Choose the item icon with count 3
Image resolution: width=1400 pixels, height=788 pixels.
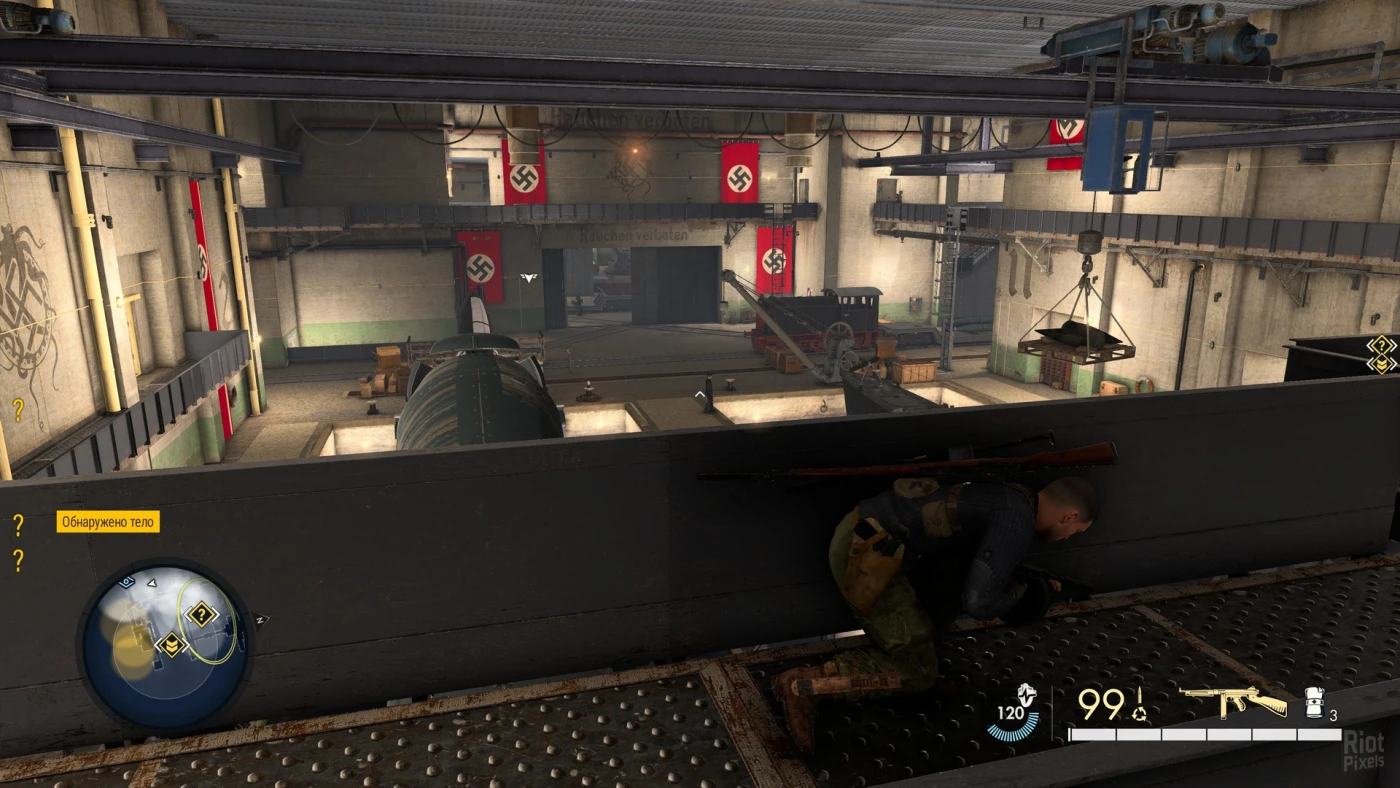(1316, 702)
